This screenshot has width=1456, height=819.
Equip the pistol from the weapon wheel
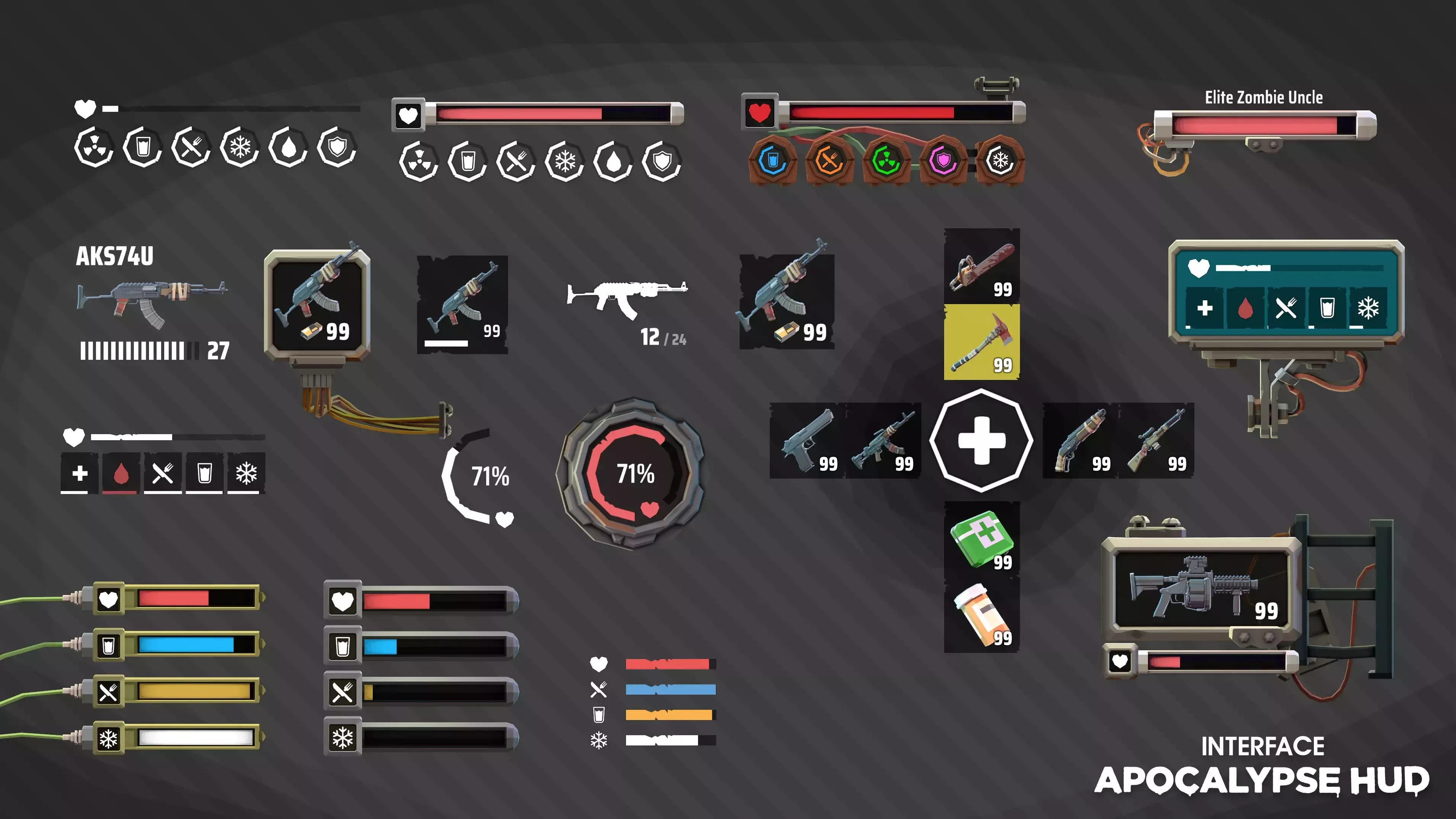click(807, 441)
